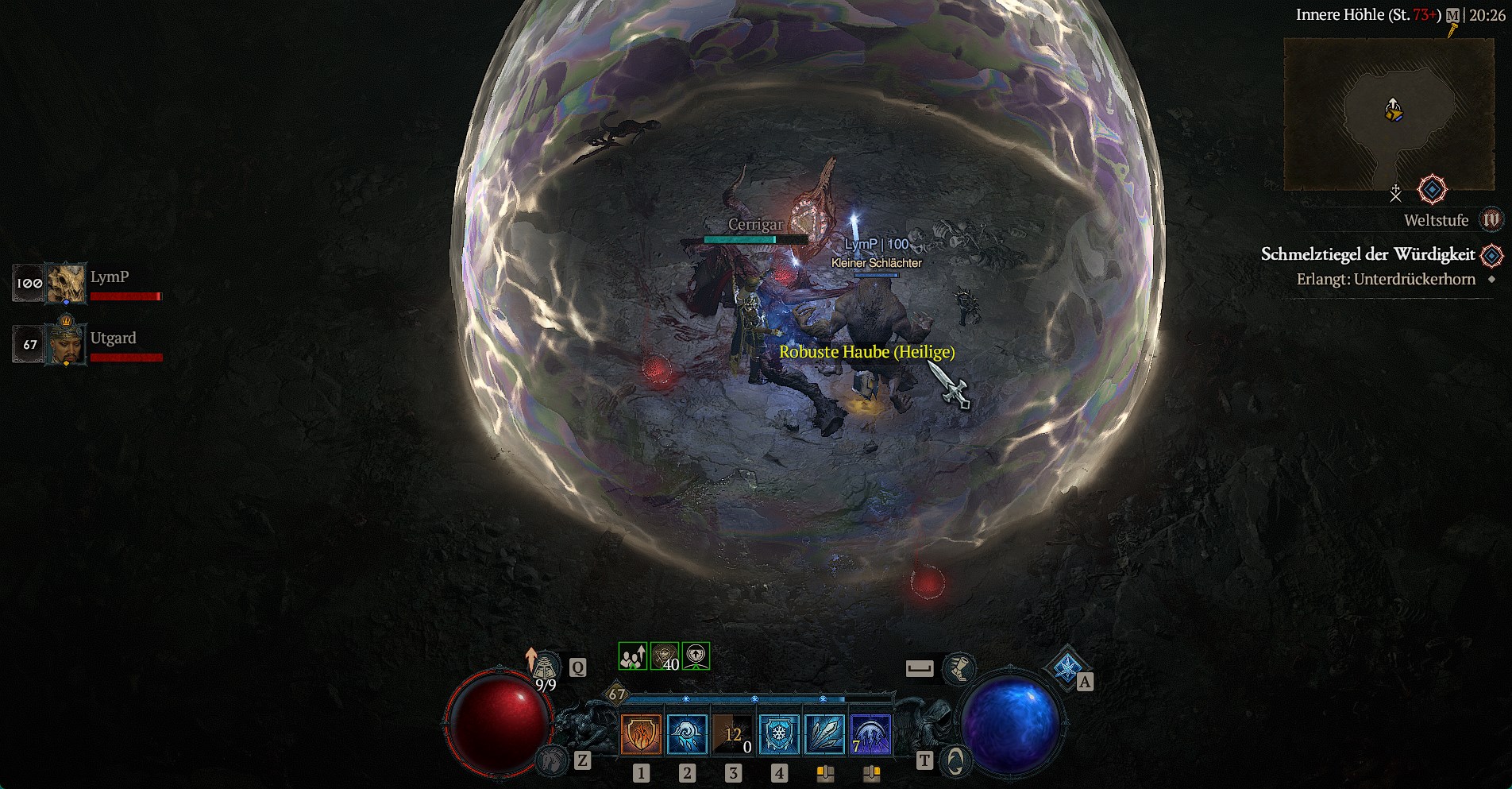Open the town portal swirl icon
The width and height of the screenshot is (1512, 789).
(x=955, y=761)
